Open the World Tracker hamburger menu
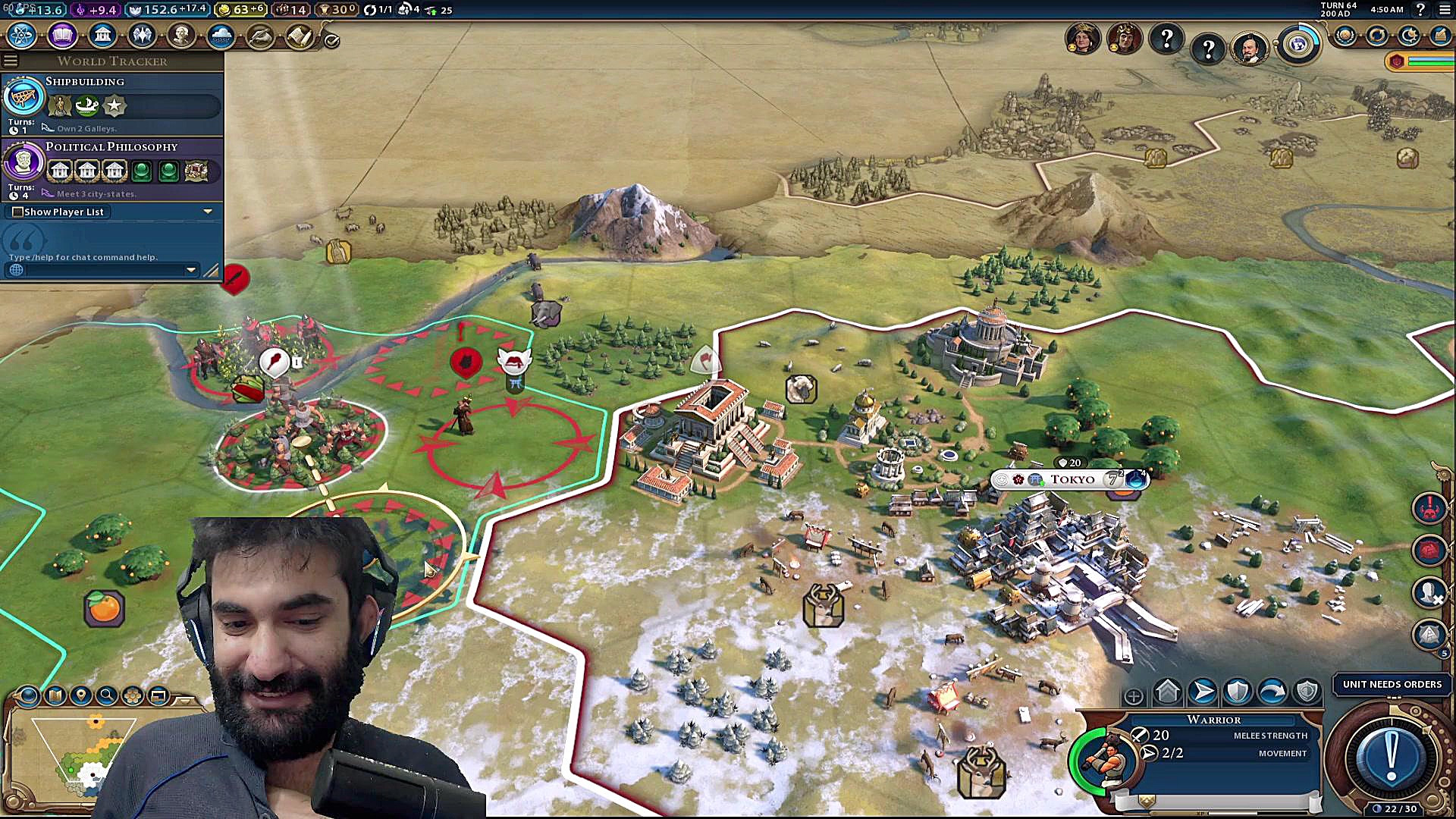Viewport: 1456px width, 819px height. coord(11,61)
